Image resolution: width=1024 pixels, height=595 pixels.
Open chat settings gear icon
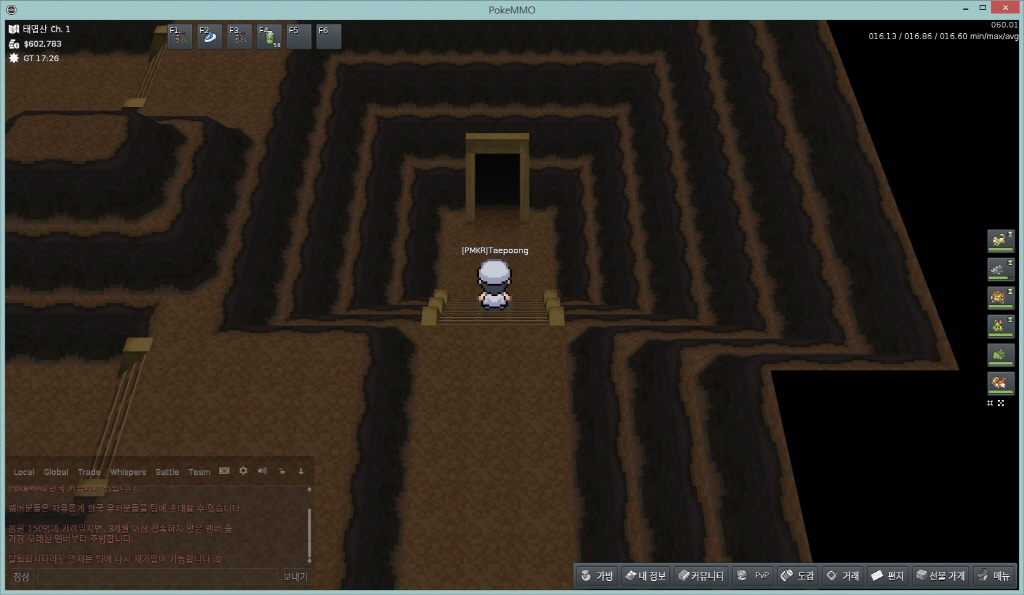pos(243,471)
